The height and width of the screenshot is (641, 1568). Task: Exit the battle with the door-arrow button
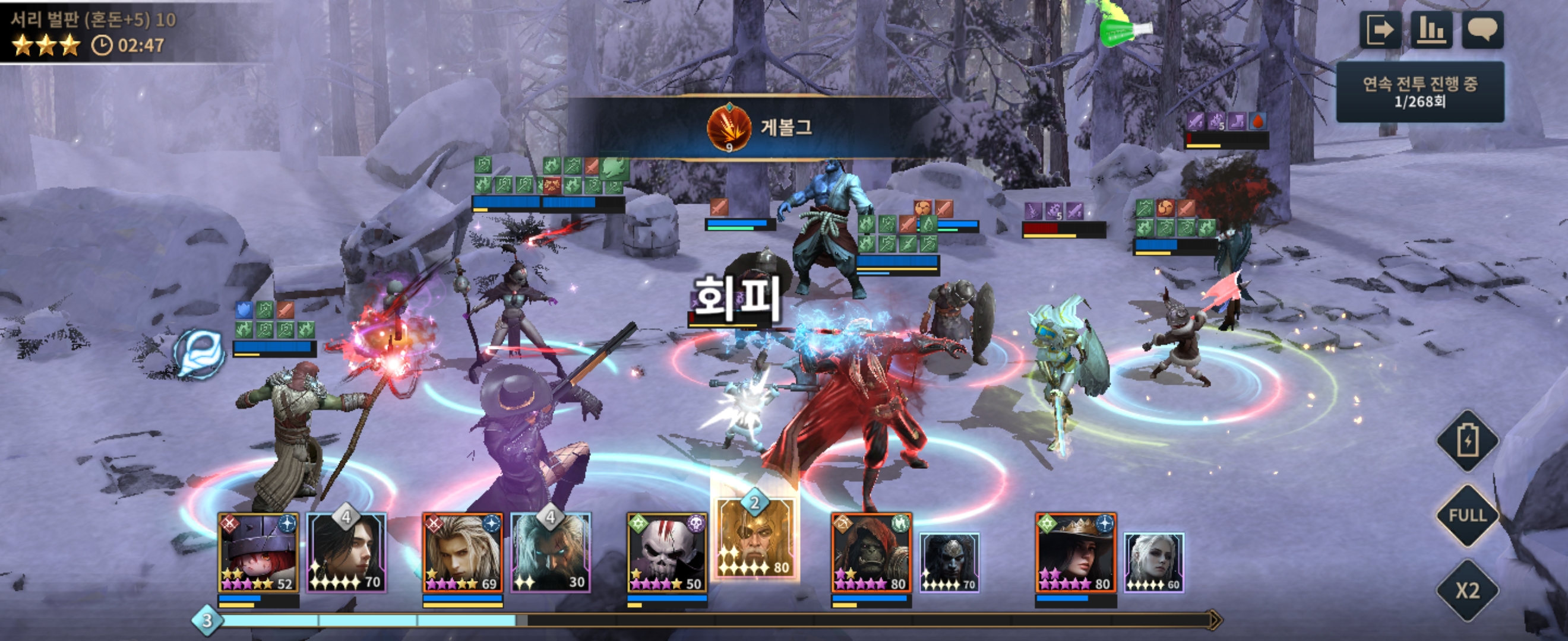(x=1380, y=29)
